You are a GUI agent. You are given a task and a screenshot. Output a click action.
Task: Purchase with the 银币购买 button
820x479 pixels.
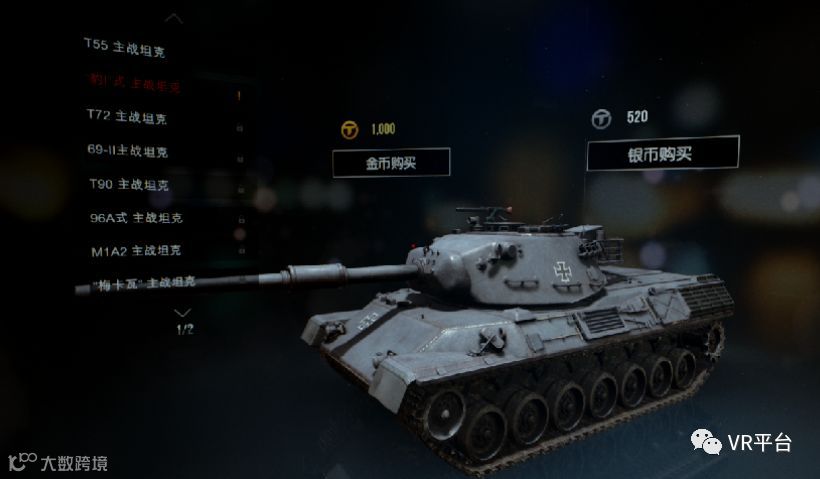(662, 153)
